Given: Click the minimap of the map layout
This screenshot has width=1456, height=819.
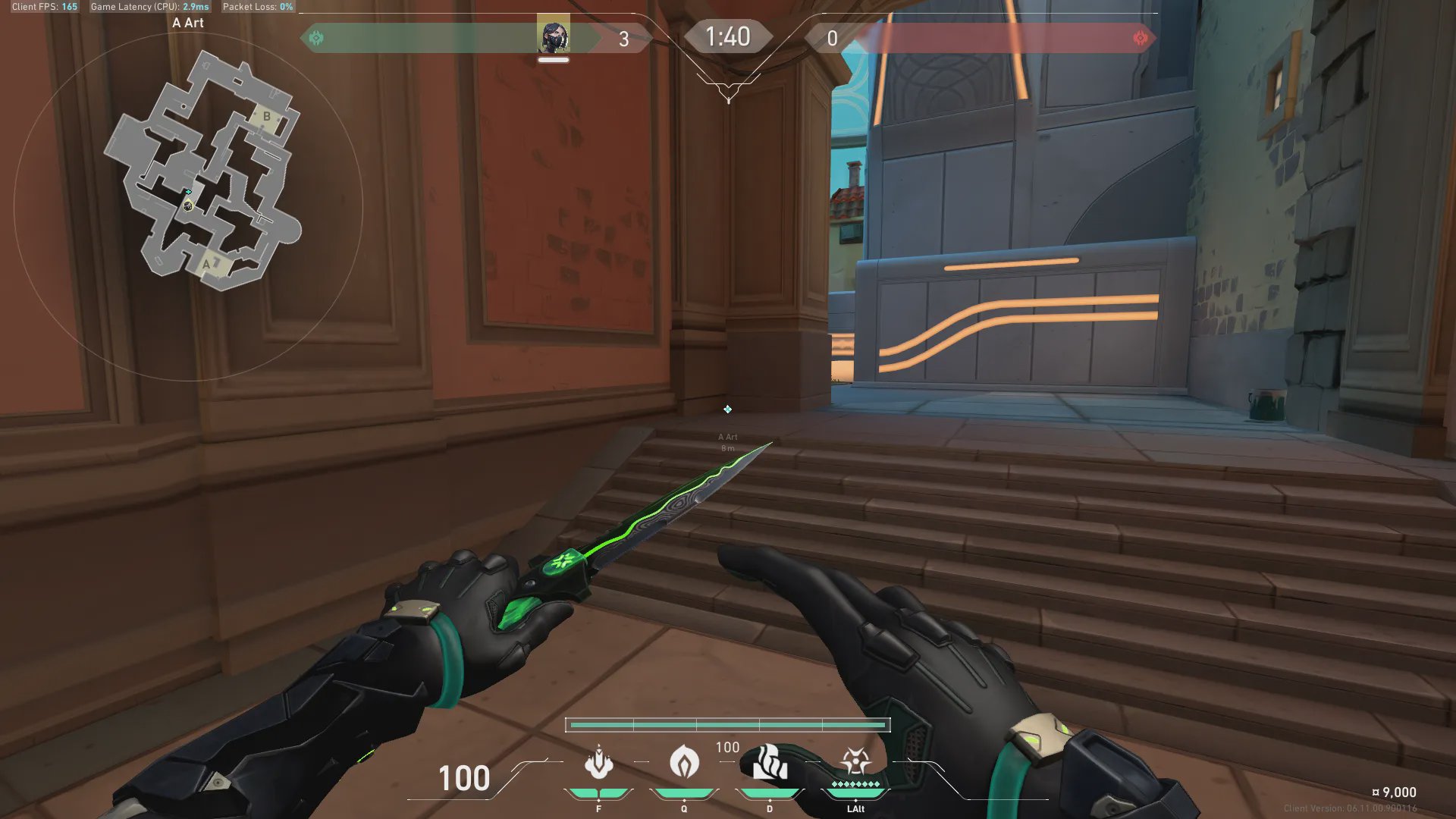Looking at the screenshot, I should (202, 171).
